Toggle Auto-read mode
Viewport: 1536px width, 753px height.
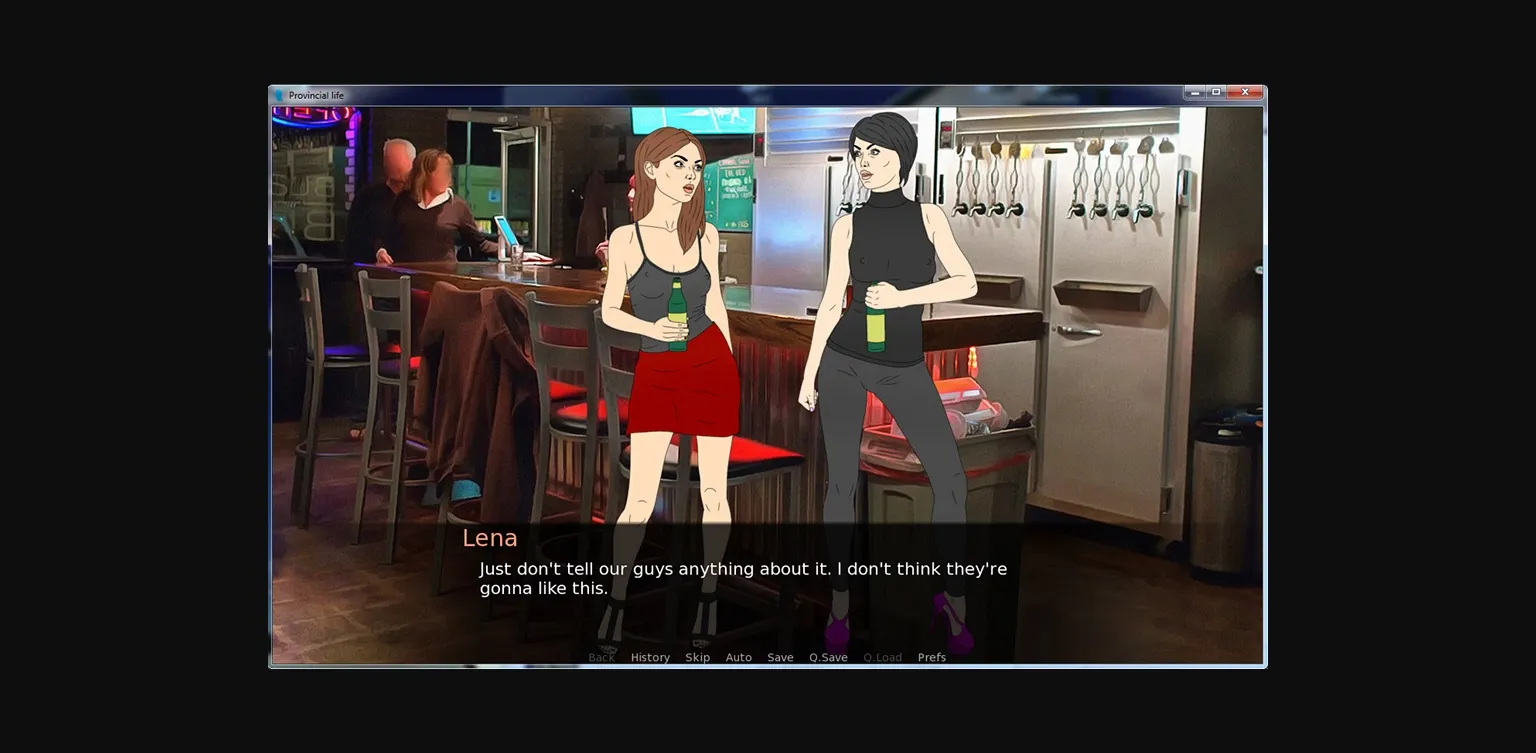point(739,657)
